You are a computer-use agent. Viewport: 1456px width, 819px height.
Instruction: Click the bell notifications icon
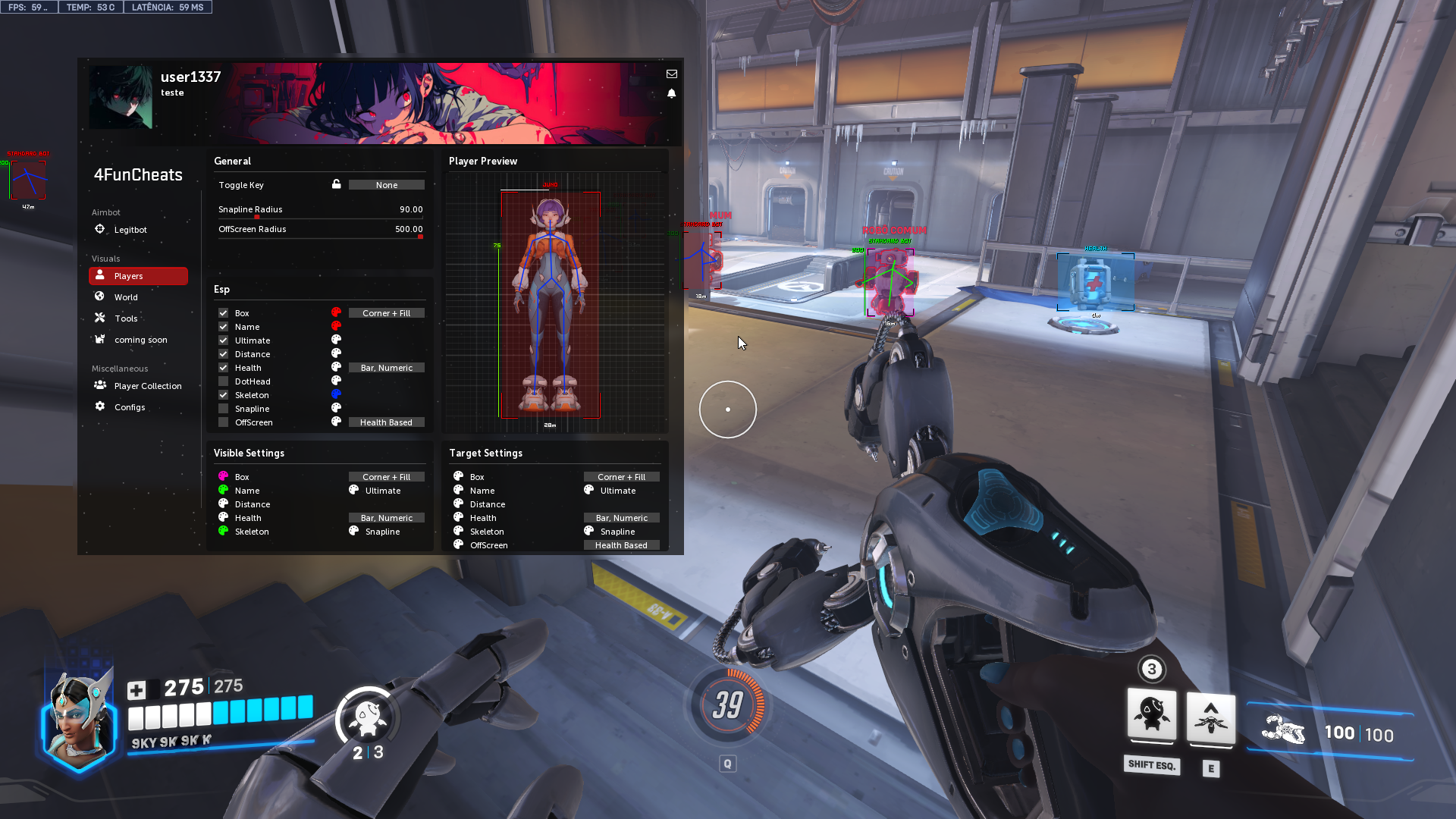(671, 93)
